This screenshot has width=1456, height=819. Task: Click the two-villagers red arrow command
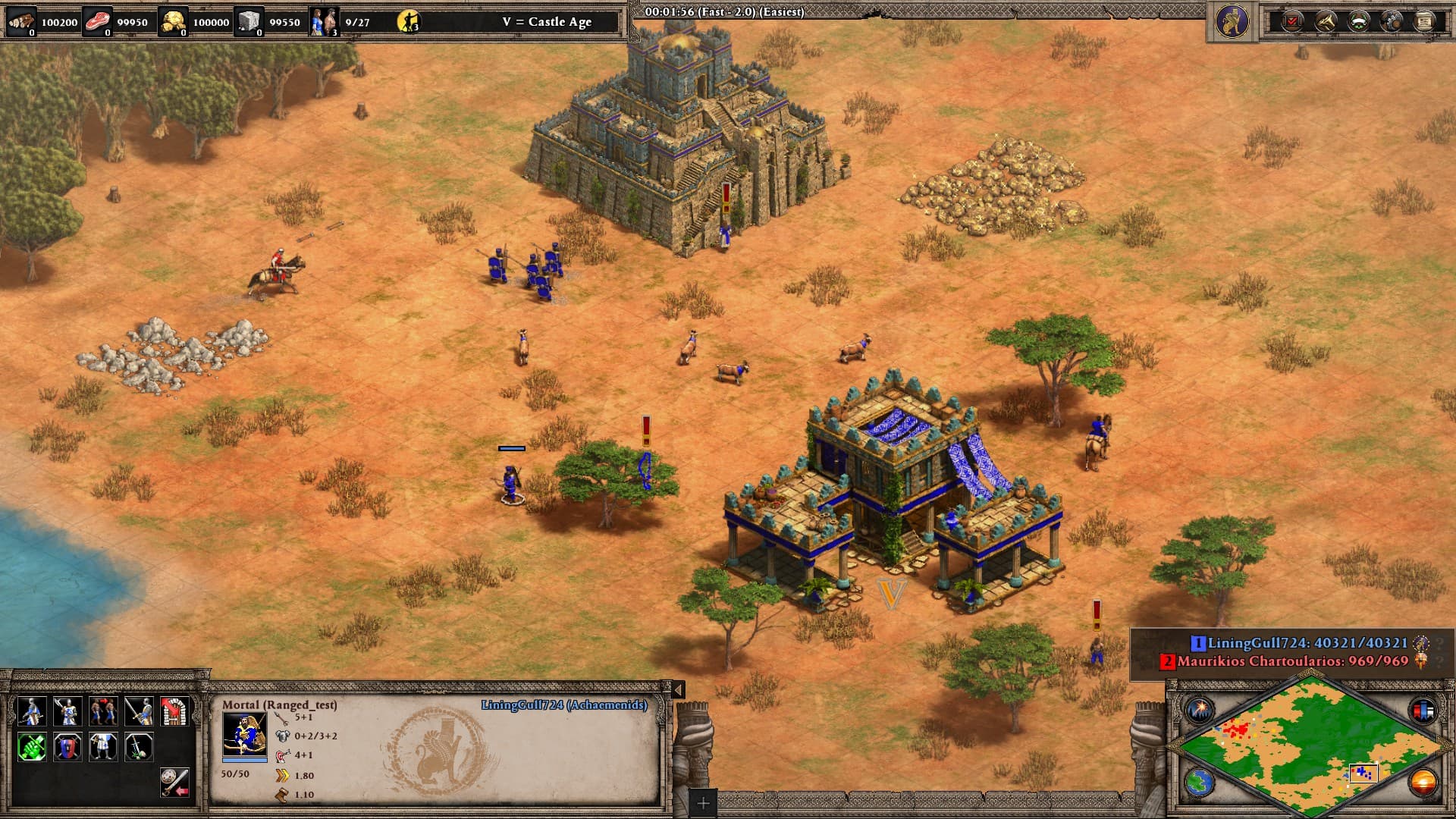(103, 711)
